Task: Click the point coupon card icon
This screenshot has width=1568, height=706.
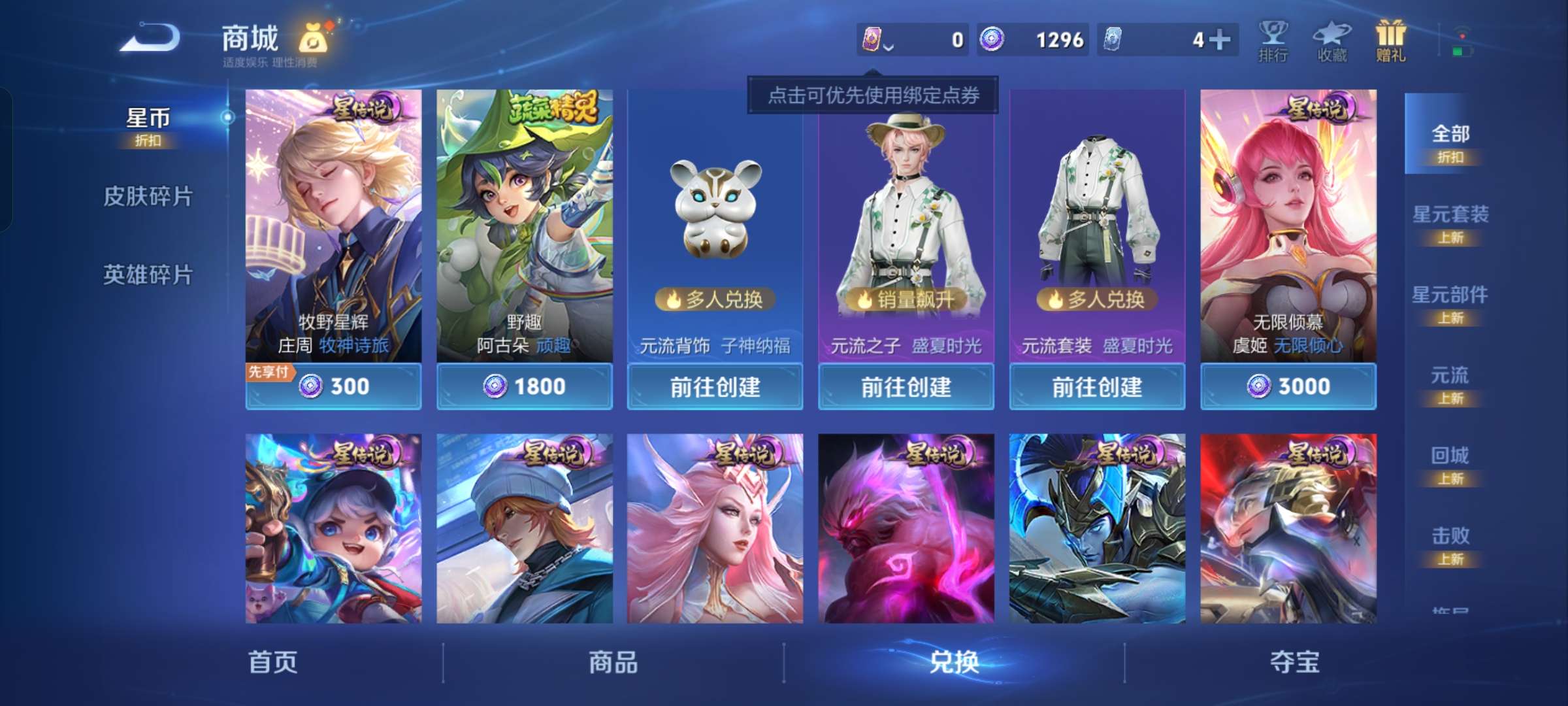Action: [870, 39]
